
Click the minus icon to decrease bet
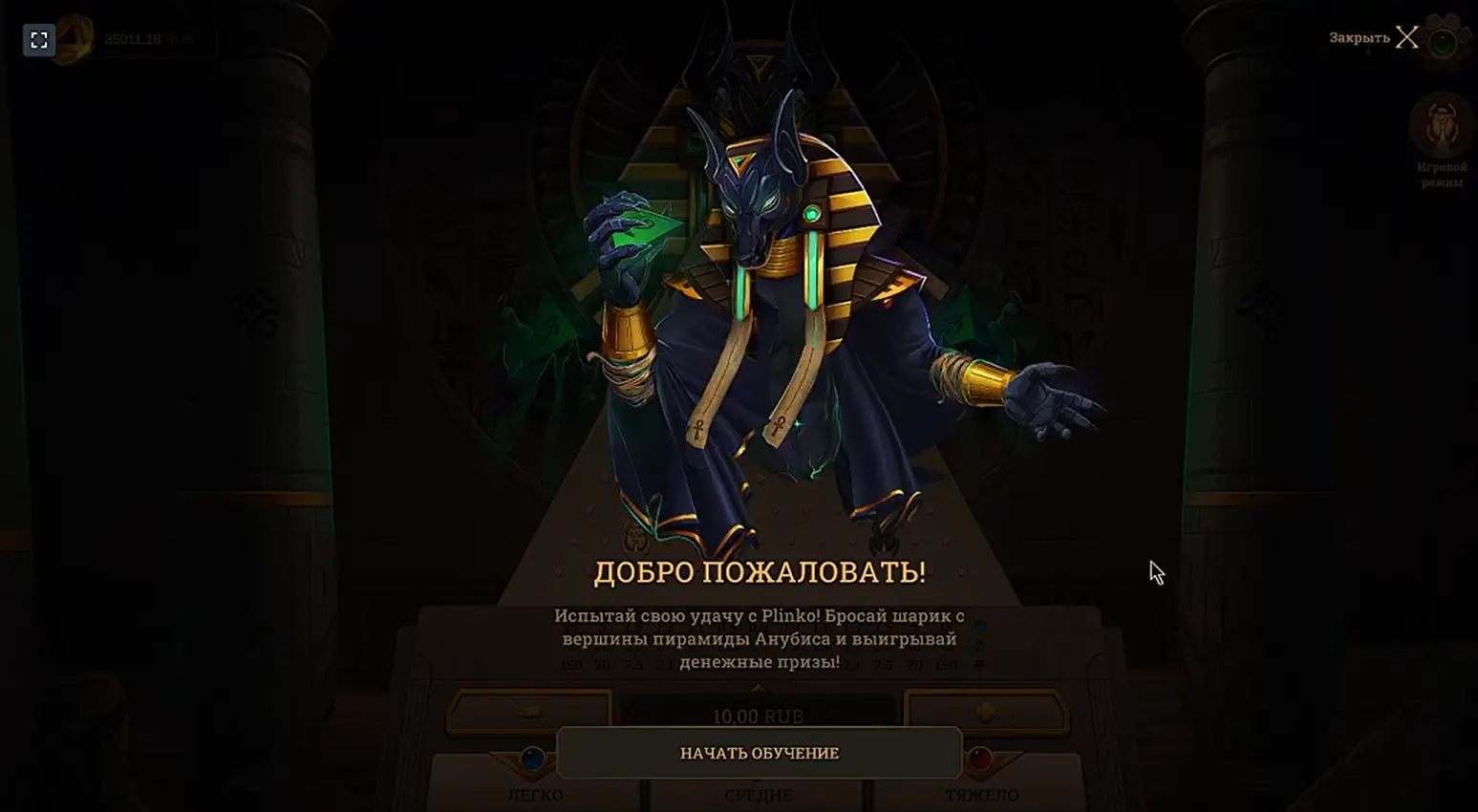click(x=528, y=709)
